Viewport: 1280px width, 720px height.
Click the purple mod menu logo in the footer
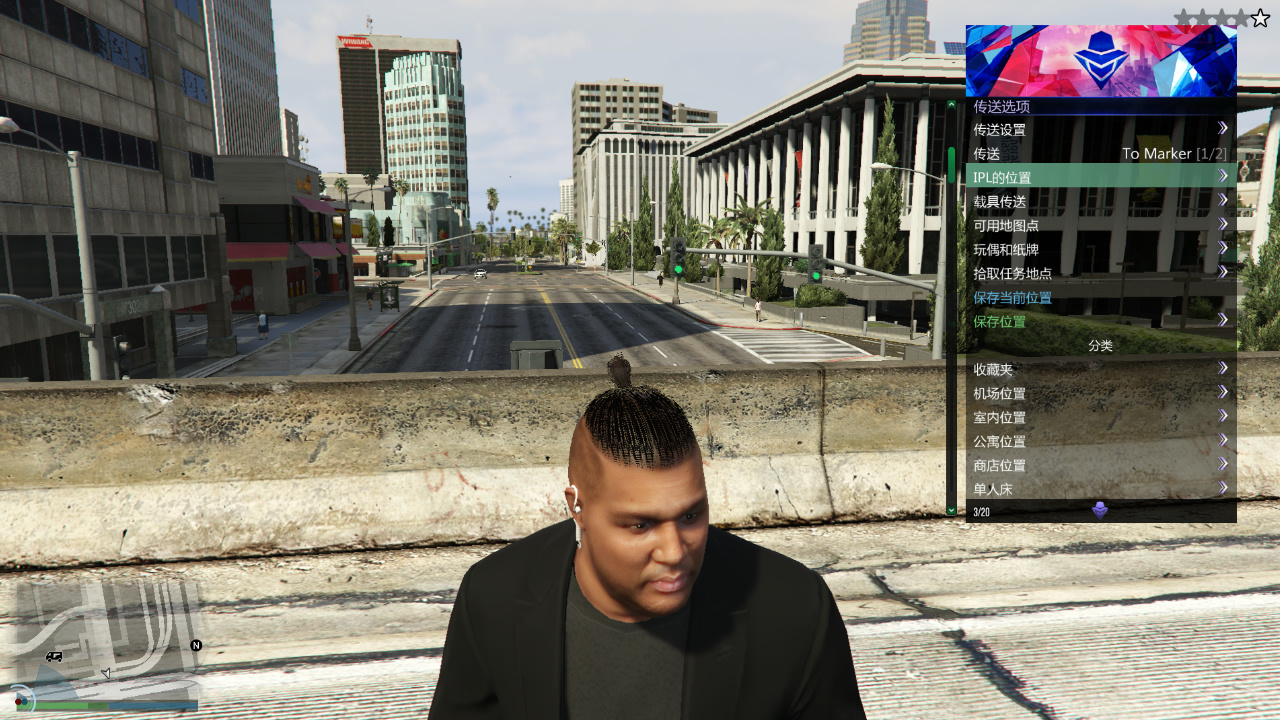[x=1100, y=511]
